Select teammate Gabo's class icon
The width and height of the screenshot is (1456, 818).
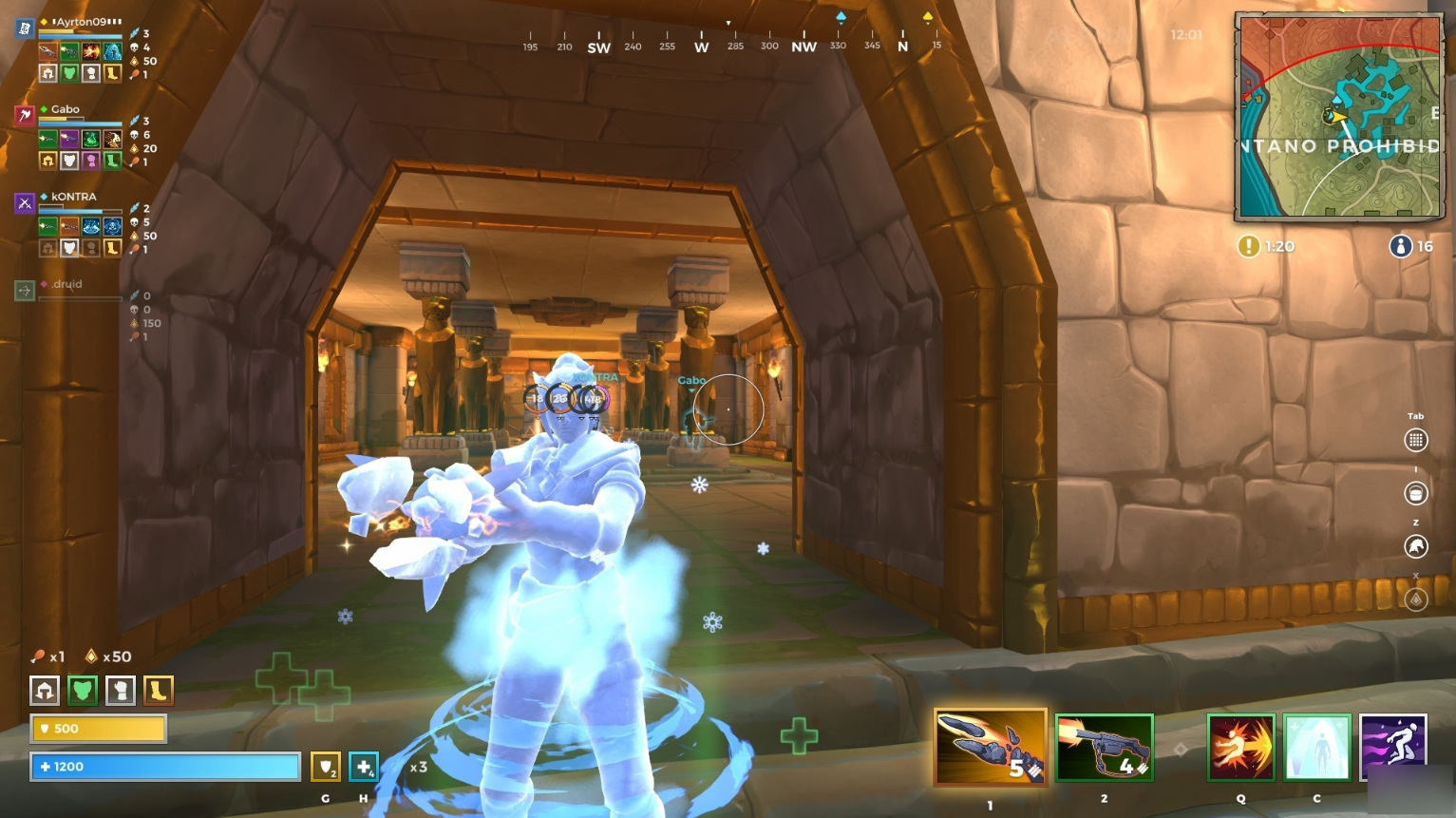click(x=25, y=116)
